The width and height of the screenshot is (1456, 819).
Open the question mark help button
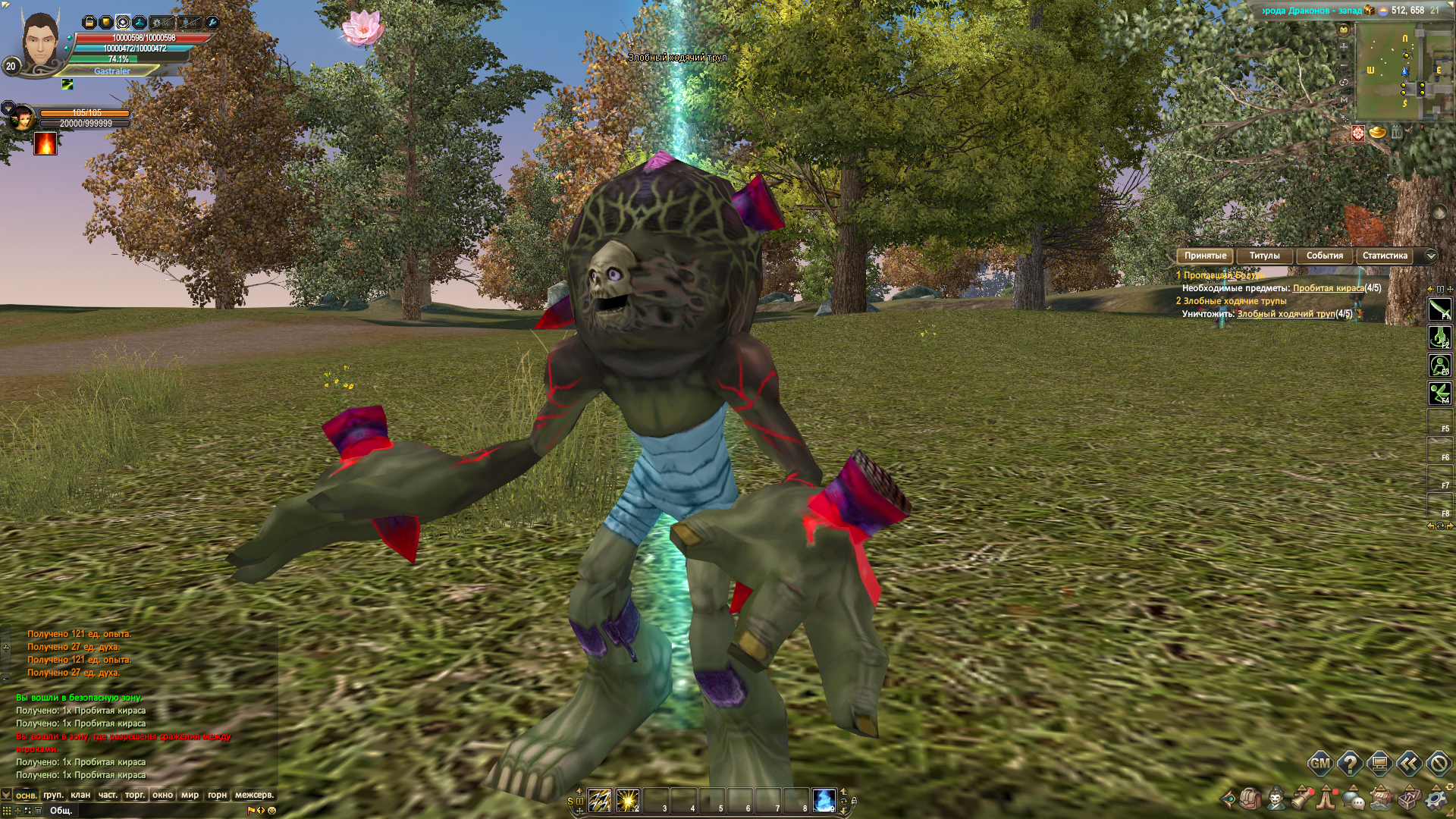1350,764
